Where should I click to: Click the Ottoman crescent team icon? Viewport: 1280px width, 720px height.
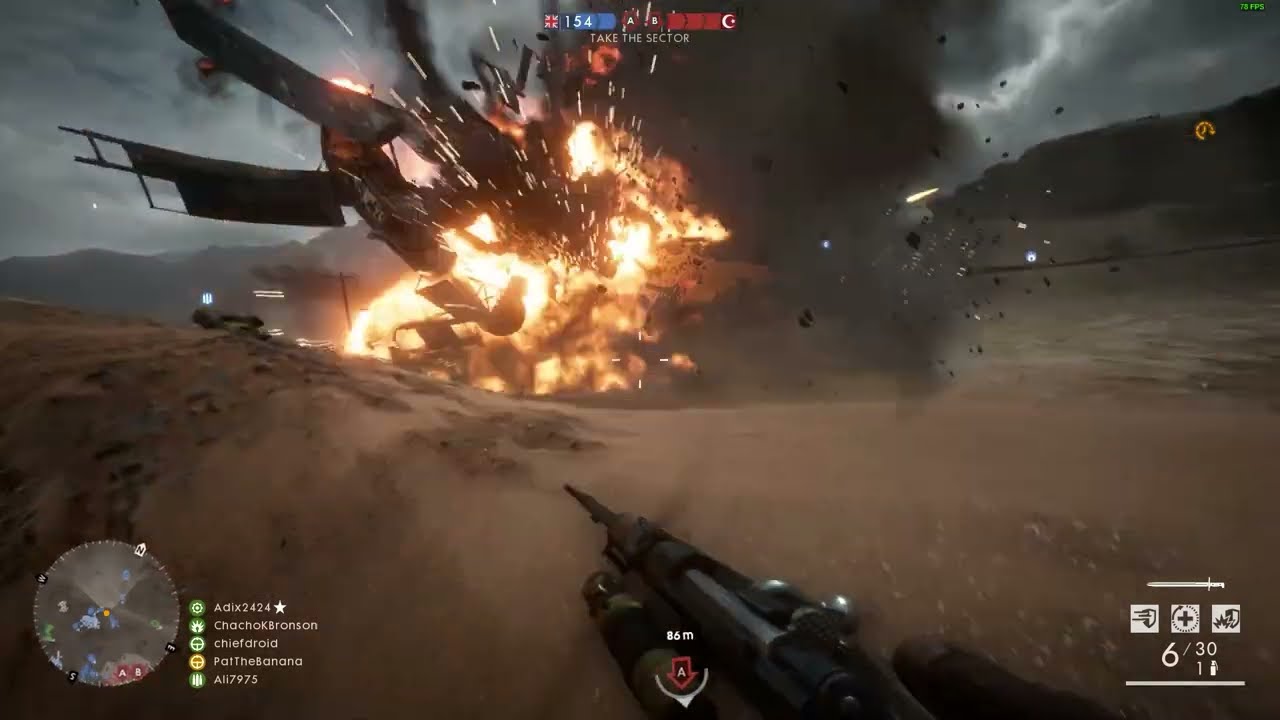click(x=728, y=21)
